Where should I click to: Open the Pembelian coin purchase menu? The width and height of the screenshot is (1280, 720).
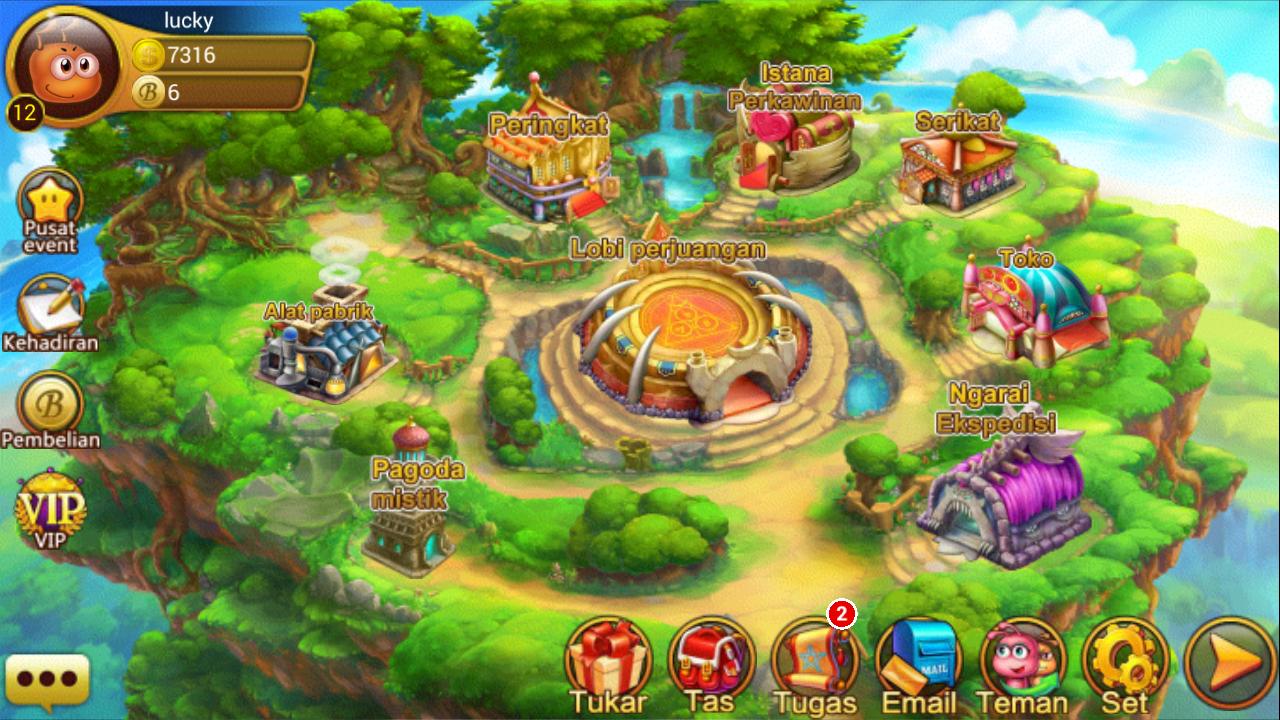[x=50, y=403]
